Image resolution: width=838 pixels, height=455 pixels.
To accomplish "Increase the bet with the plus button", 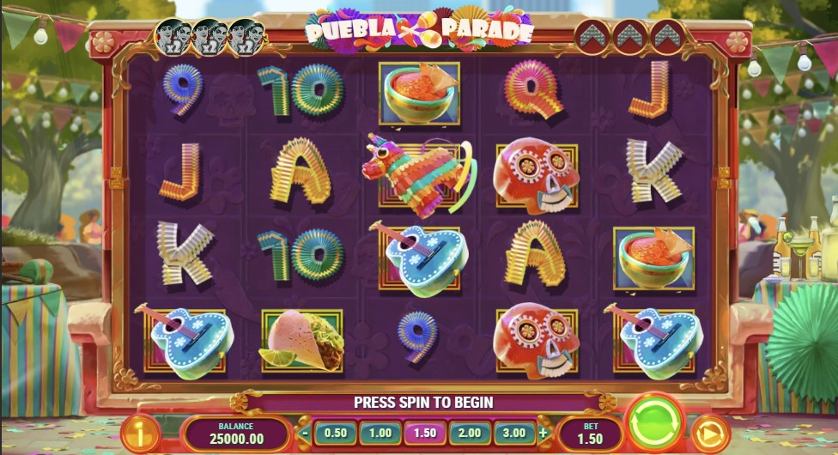I will point(544,434).
